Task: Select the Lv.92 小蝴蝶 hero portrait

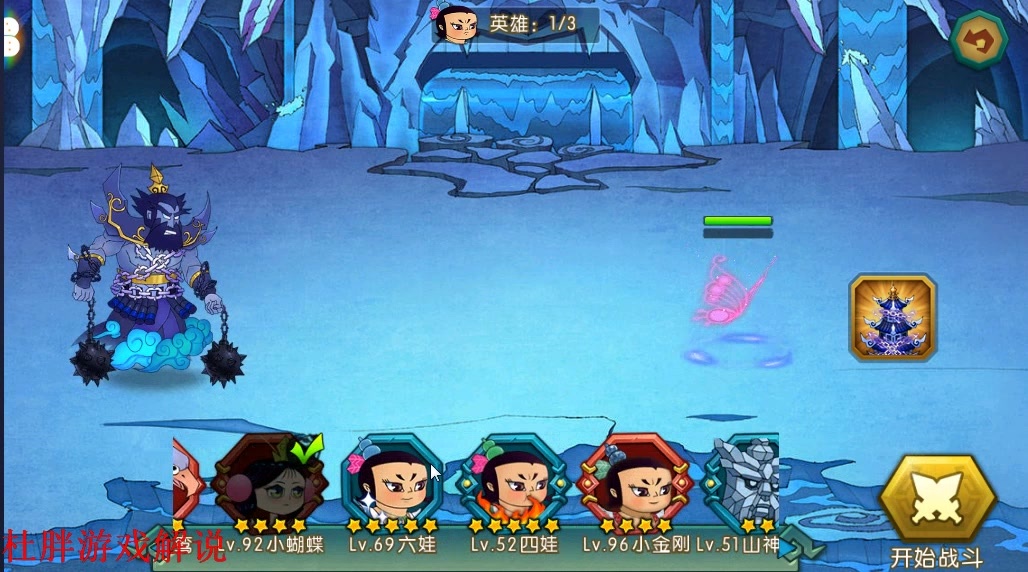Action: point(271,480)
